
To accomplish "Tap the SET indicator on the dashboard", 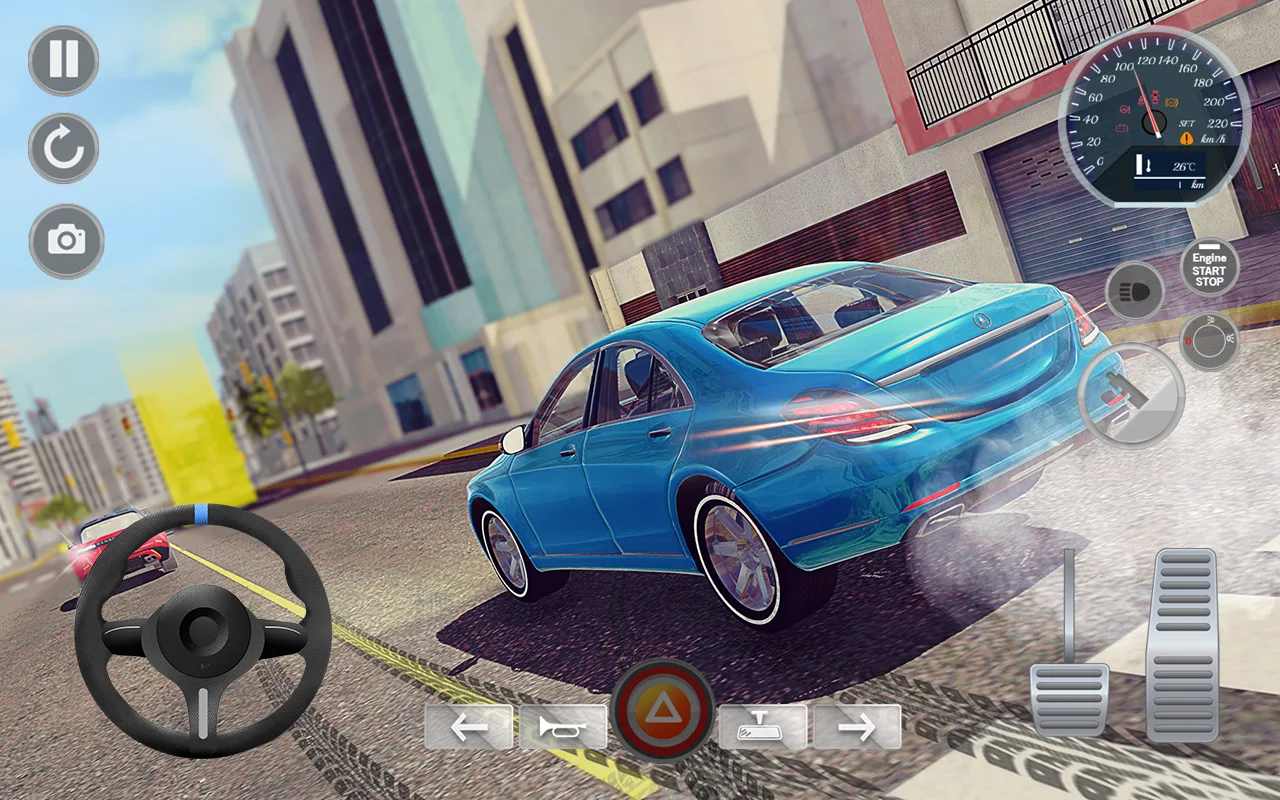I will (1186, 123).
